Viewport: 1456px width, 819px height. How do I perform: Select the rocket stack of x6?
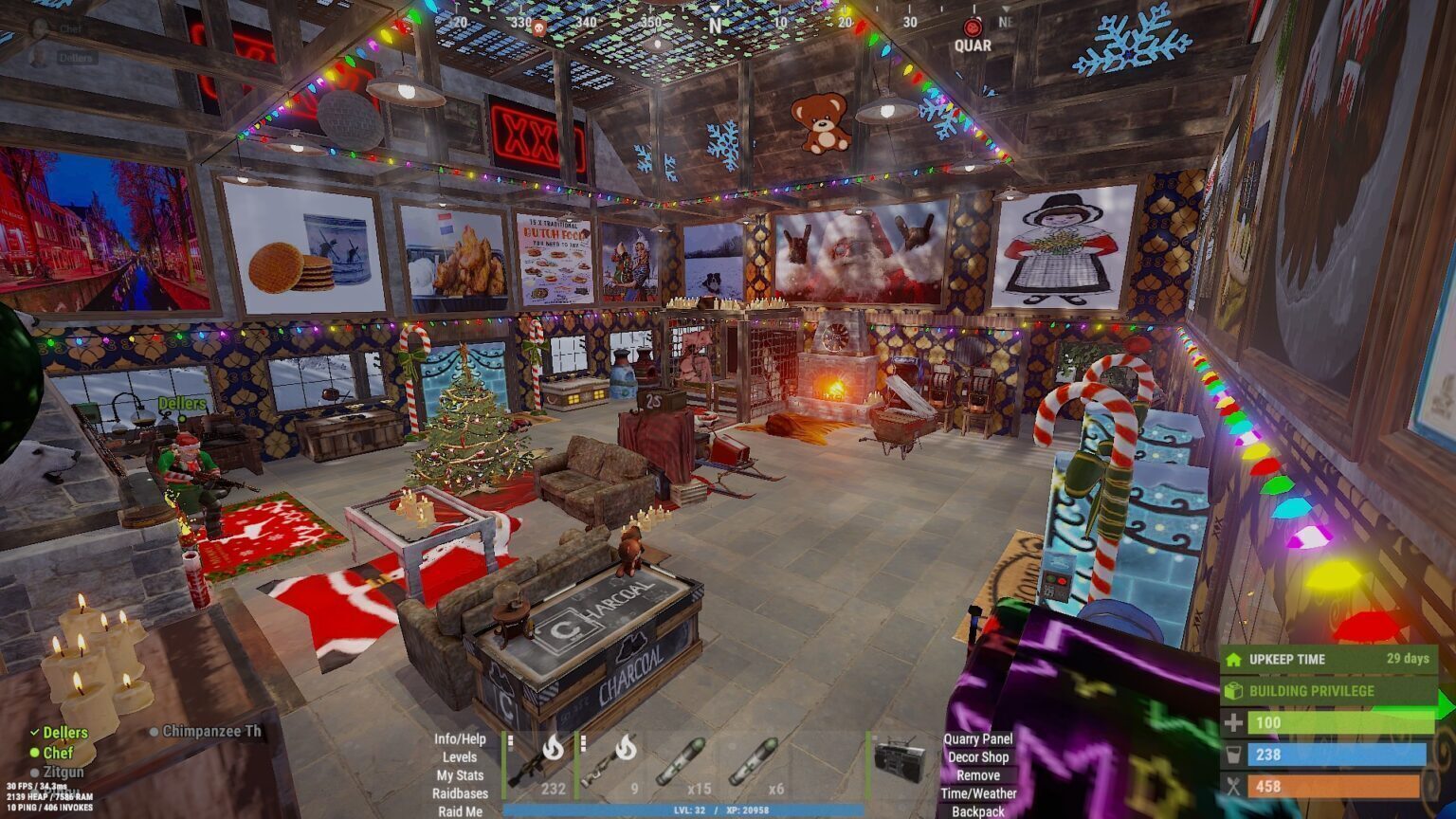pos(755,764)
